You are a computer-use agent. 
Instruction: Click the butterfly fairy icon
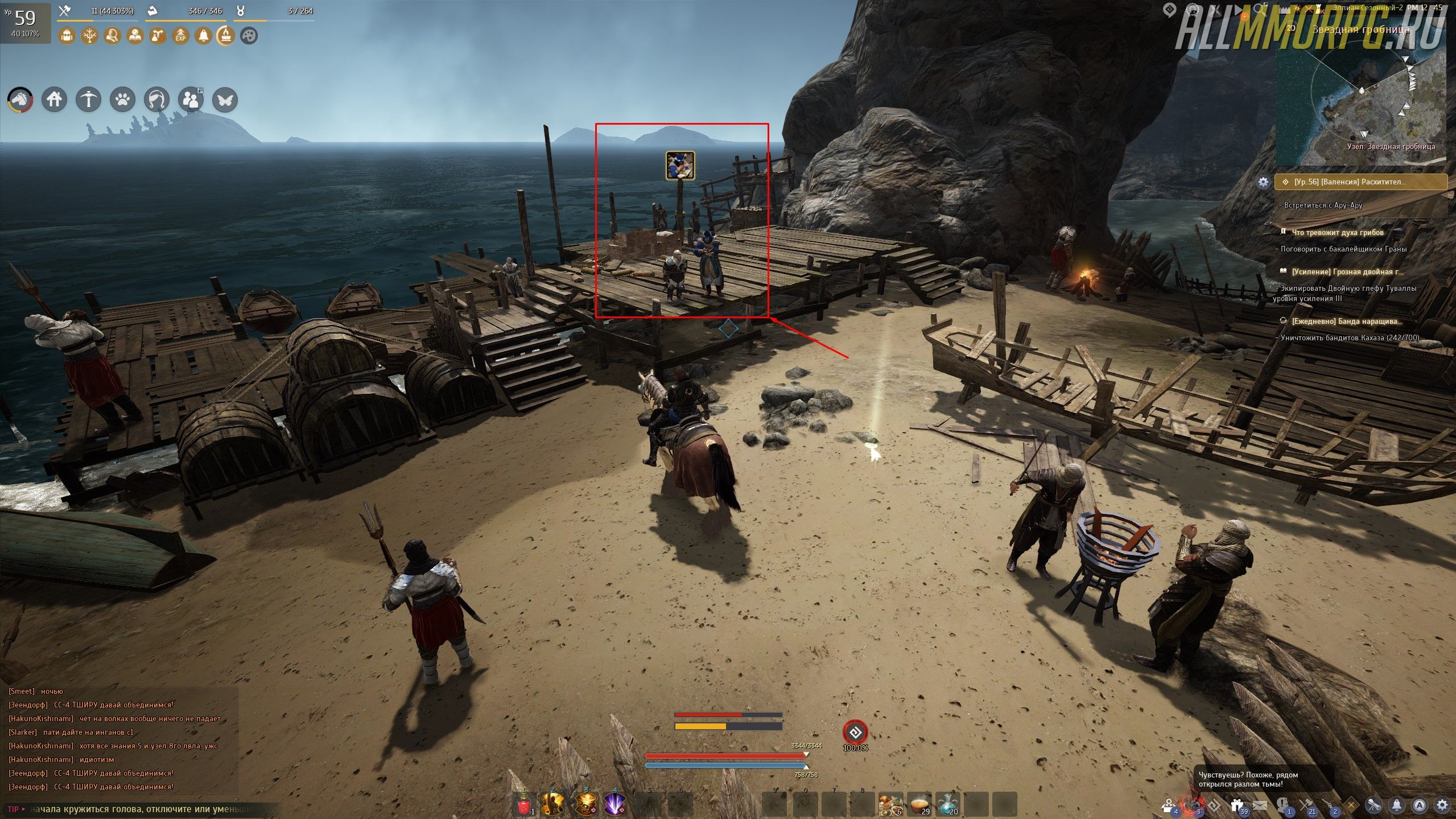pos(225,100)
